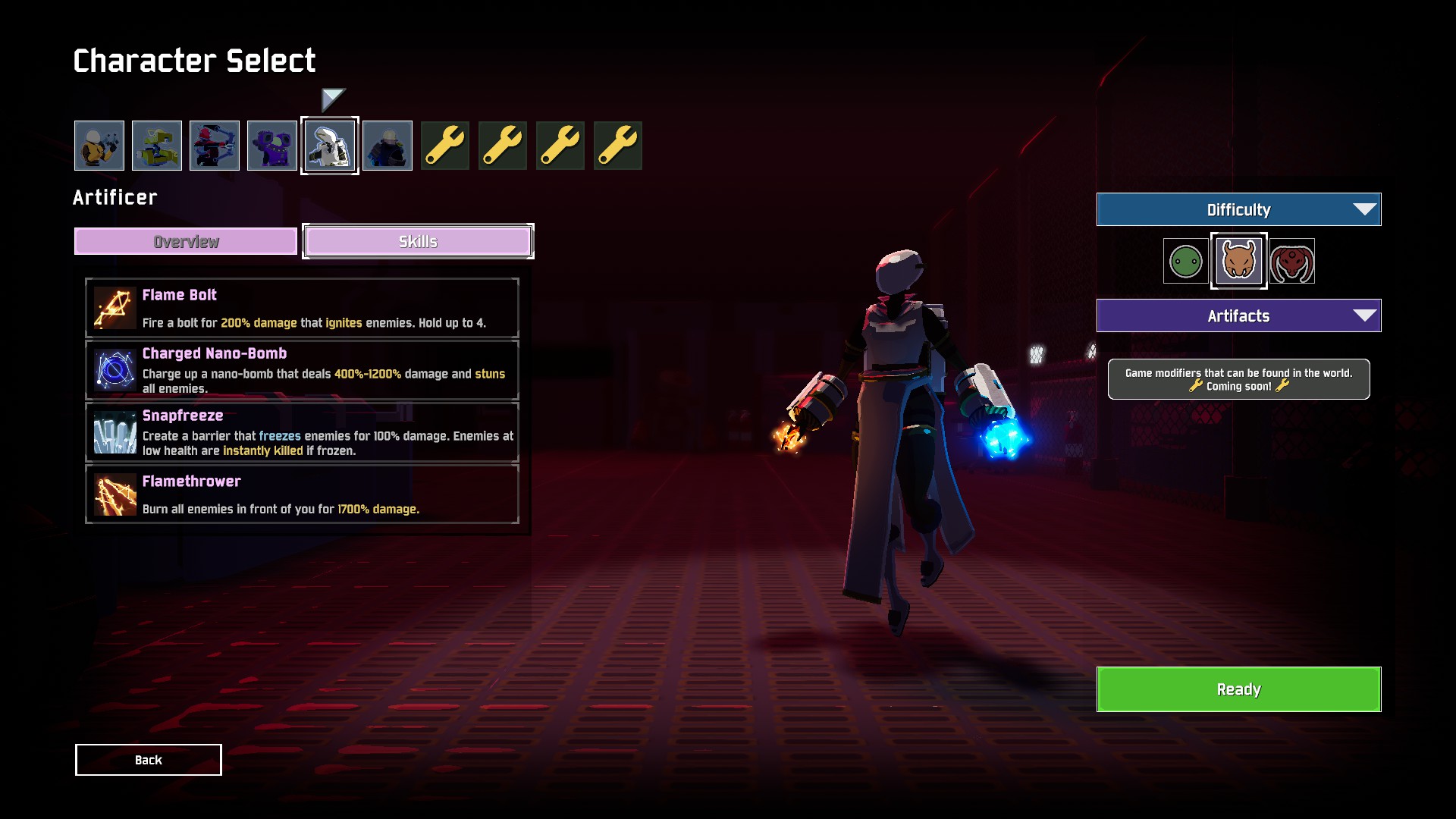Open the Skills tab

tap(418, 241)
